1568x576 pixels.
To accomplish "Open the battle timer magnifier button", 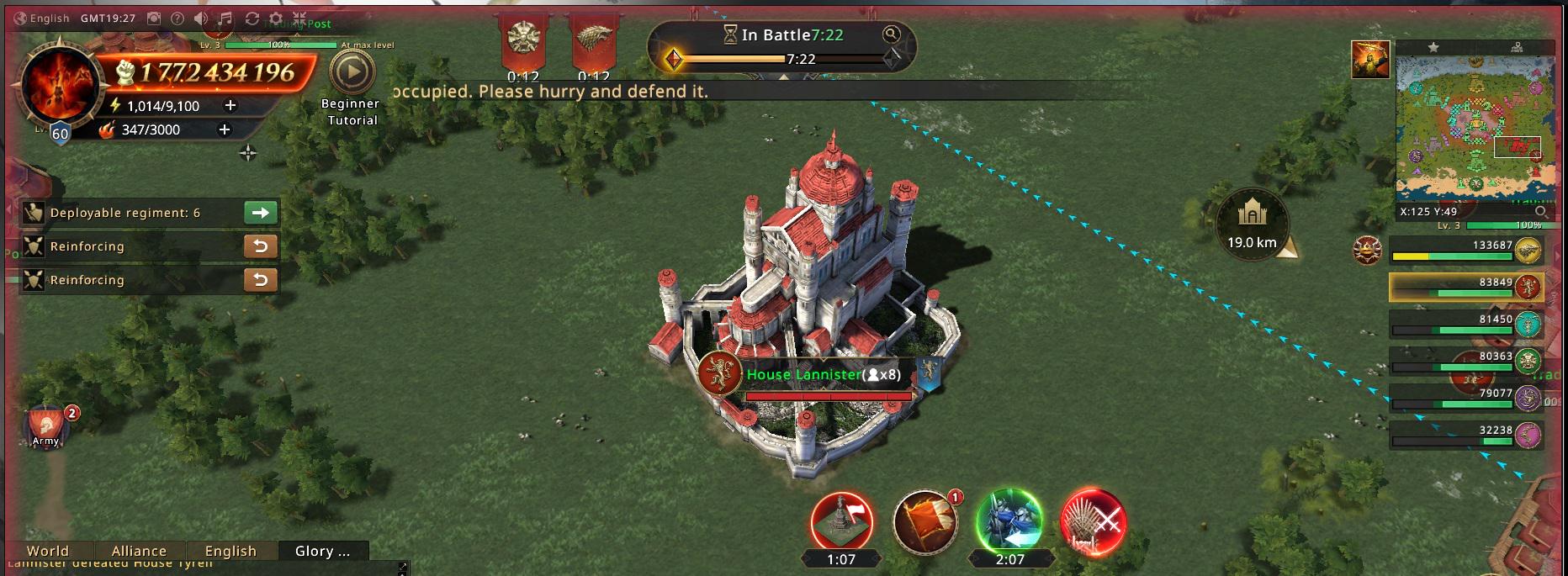I will (891, 34).
